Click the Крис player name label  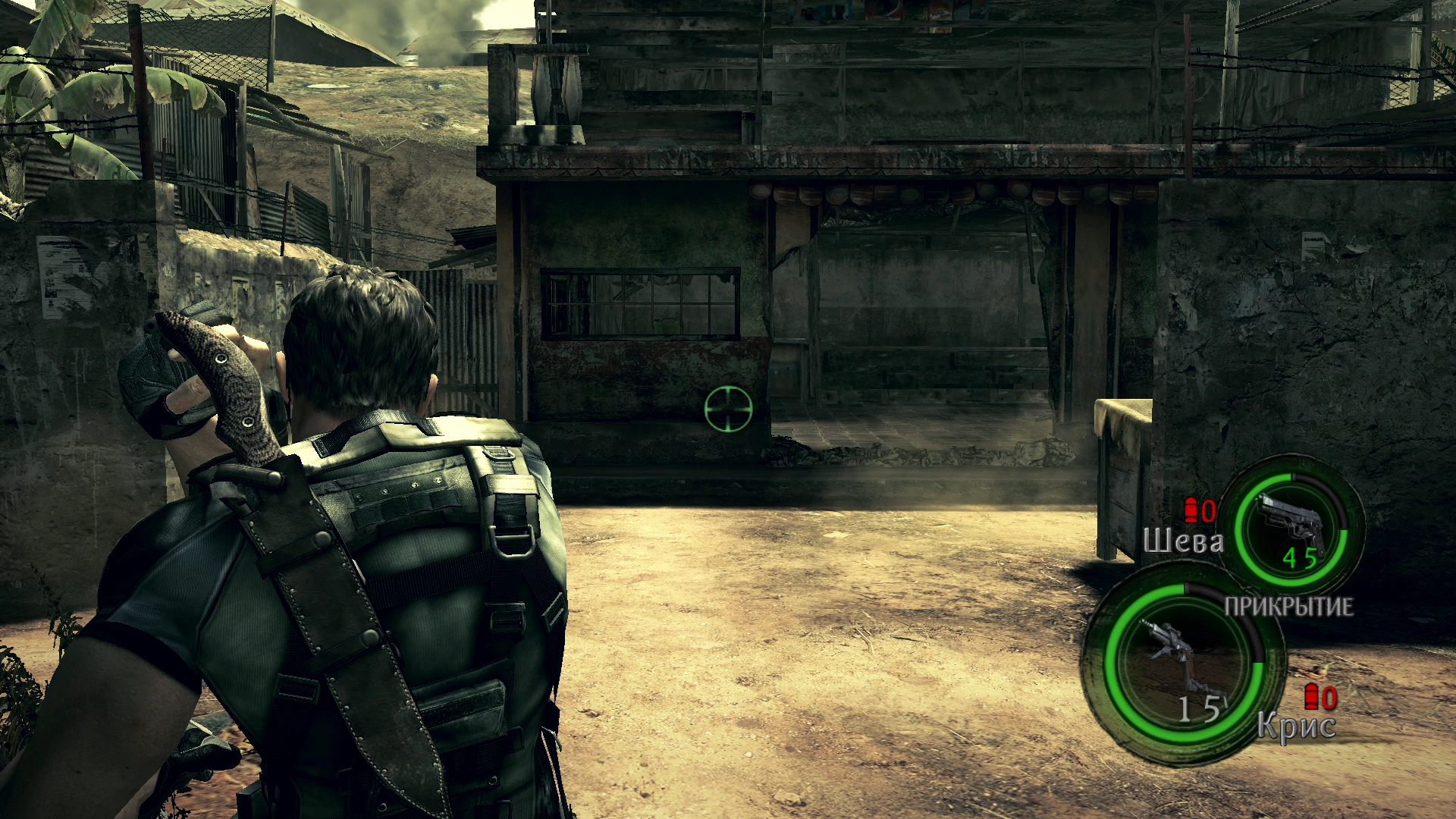click(1296, 726)
